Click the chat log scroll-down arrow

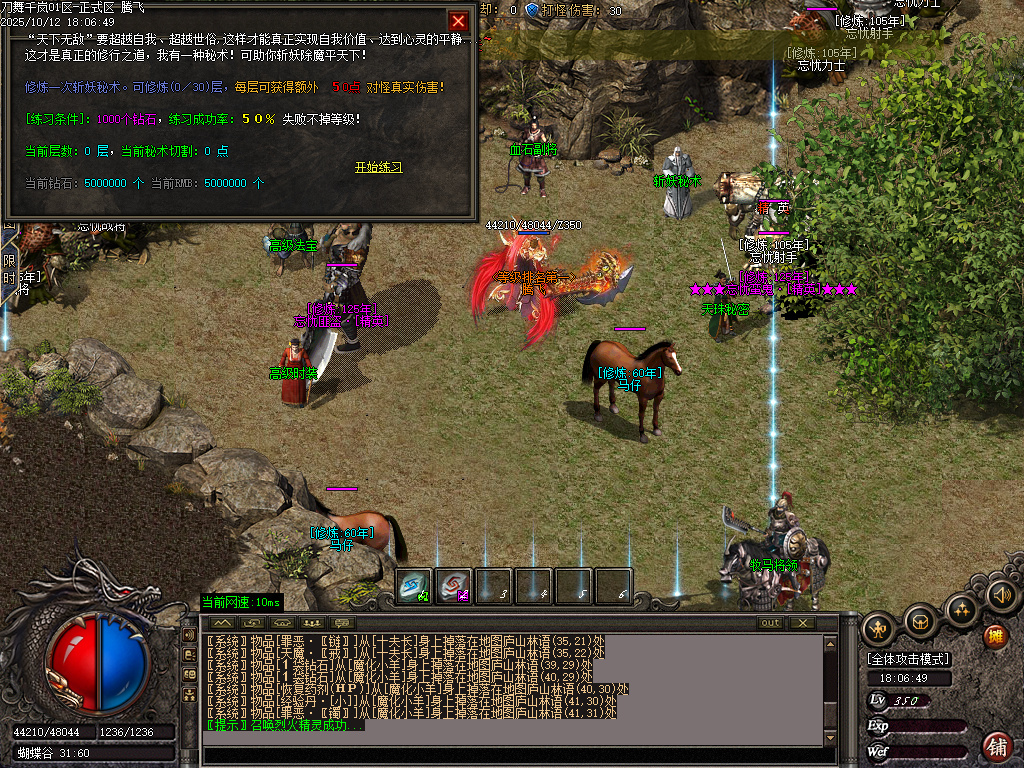click(x=830, y=738)
